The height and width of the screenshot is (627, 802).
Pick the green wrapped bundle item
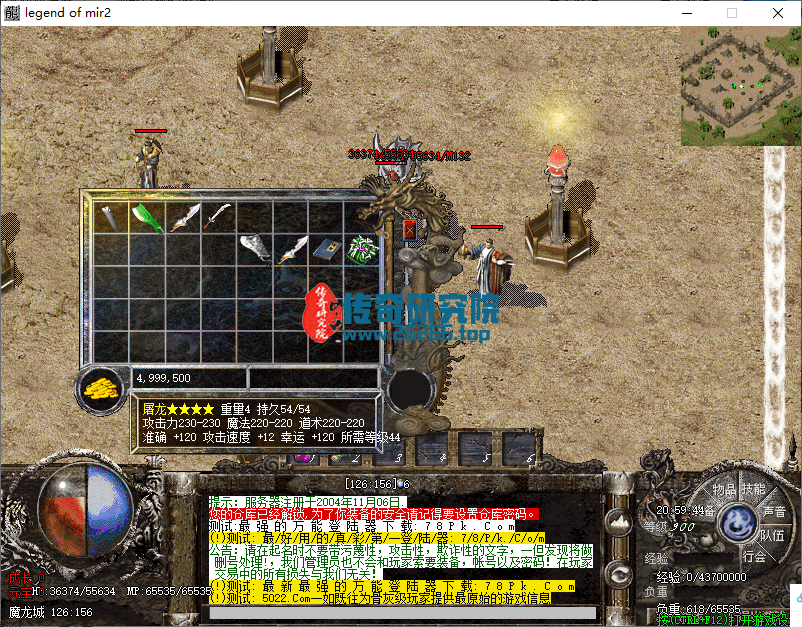point(360,249)
